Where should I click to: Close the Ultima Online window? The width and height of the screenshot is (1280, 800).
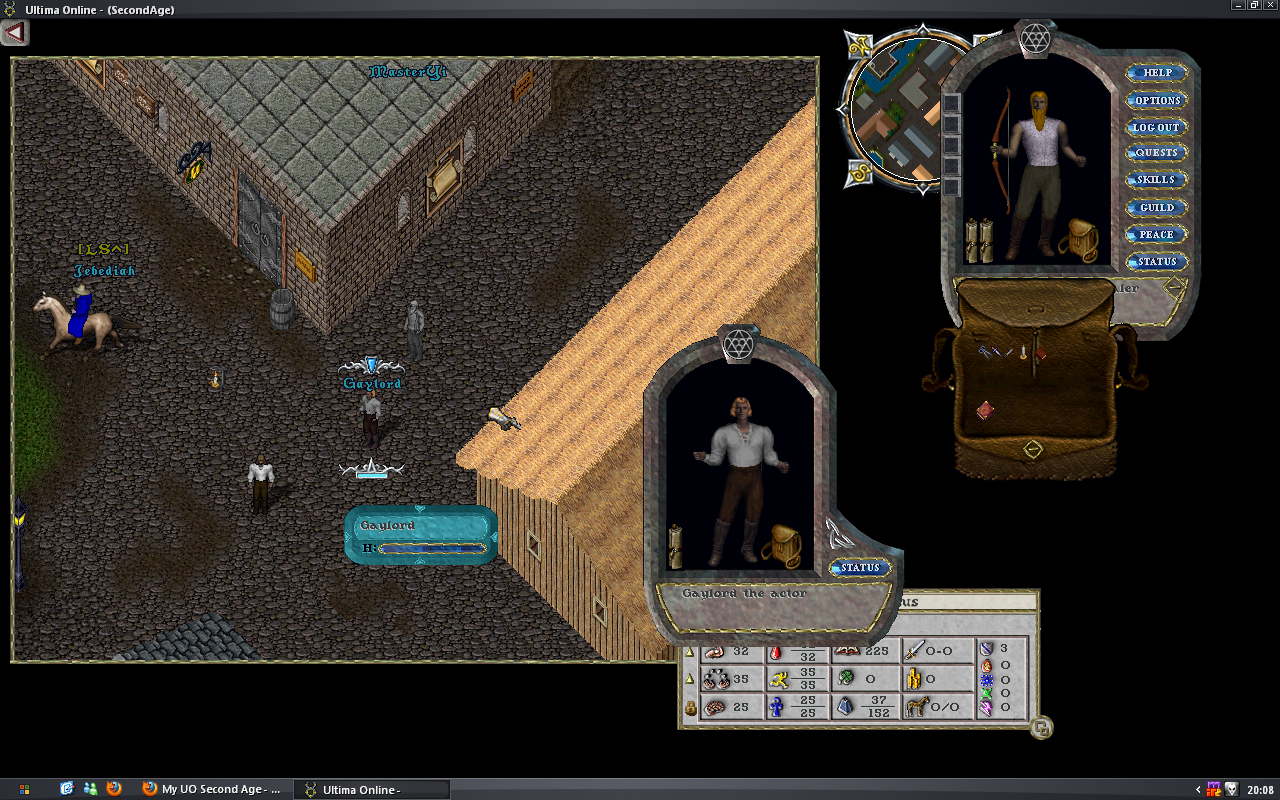[1270, 5]
